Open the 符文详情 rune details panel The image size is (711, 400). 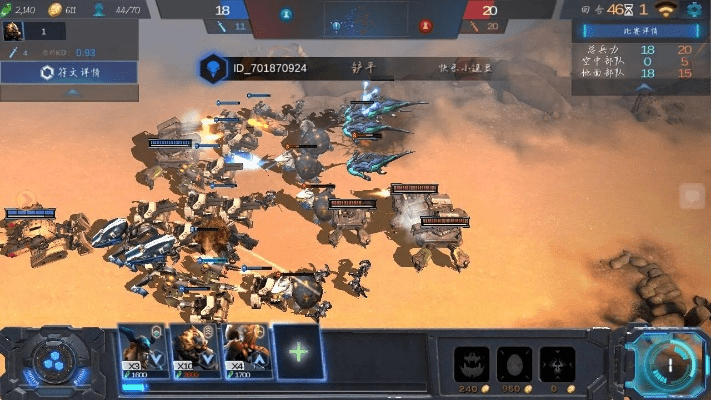(69, 73)
